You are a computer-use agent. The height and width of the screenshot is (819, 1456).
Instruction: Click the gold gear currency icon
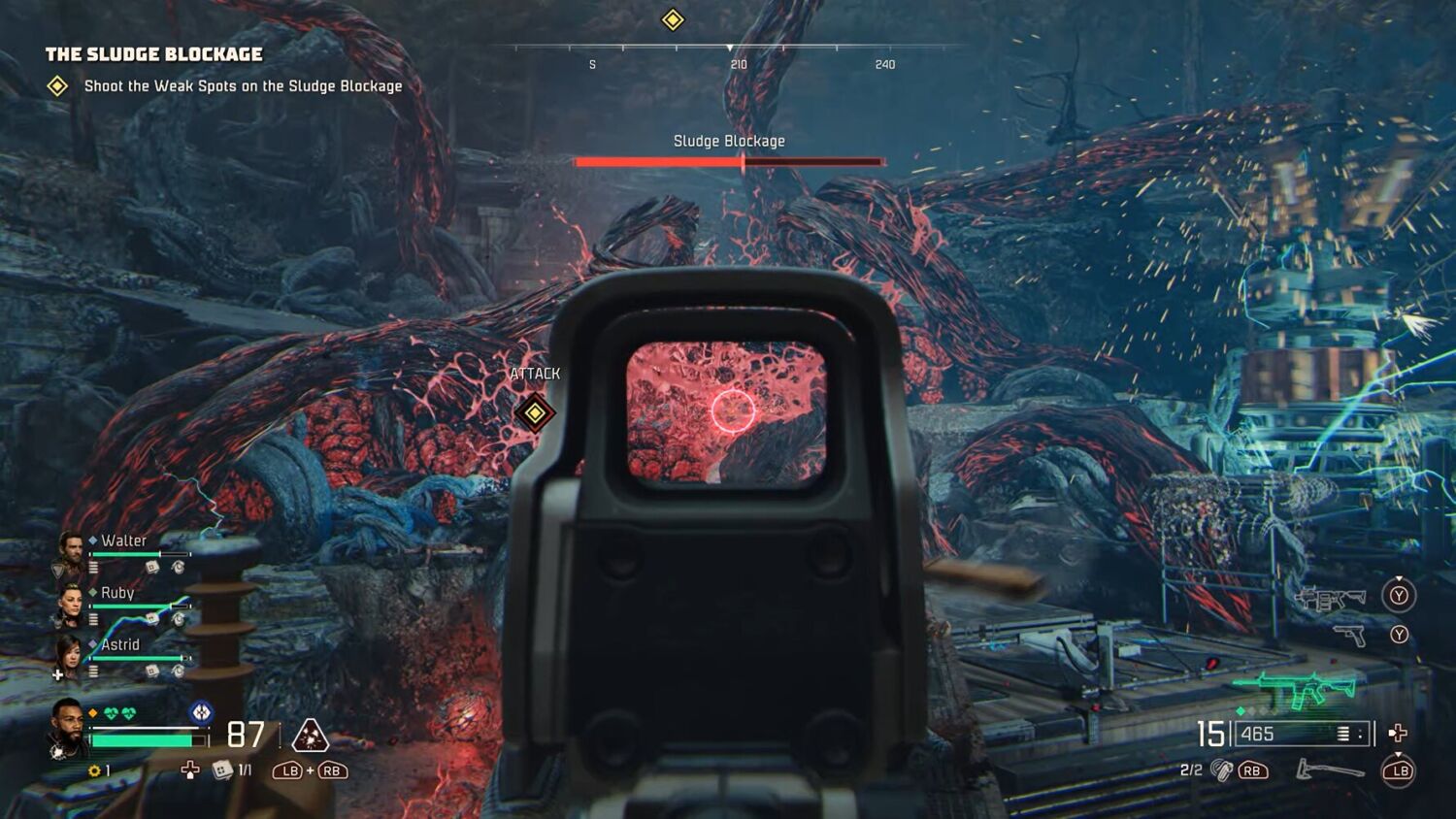pyautogui.click(x=94, y=770)
